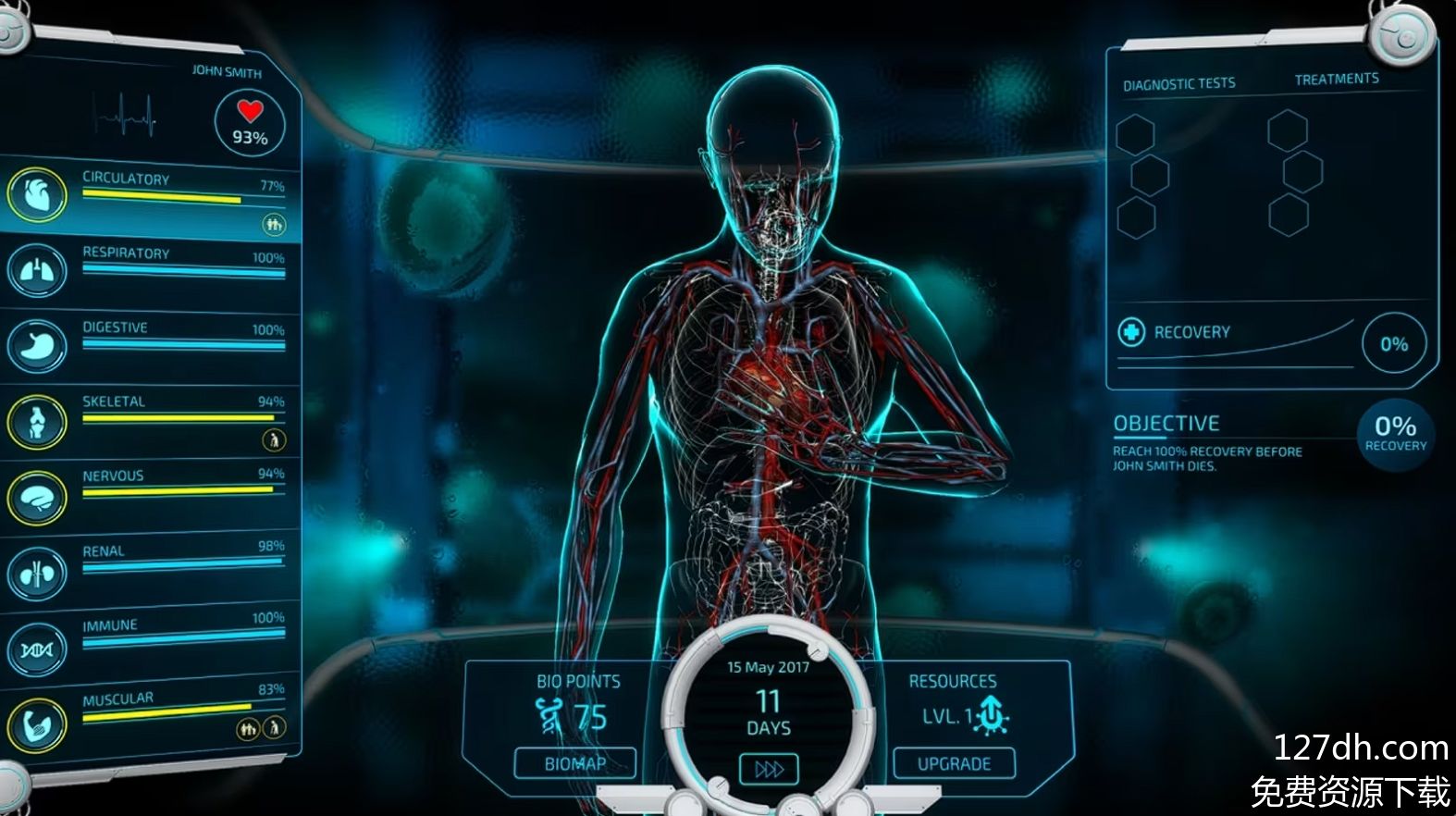Open the Objective recovery tracker
The height and width of the screenshot is (816, 1456).
point(1395,433)
